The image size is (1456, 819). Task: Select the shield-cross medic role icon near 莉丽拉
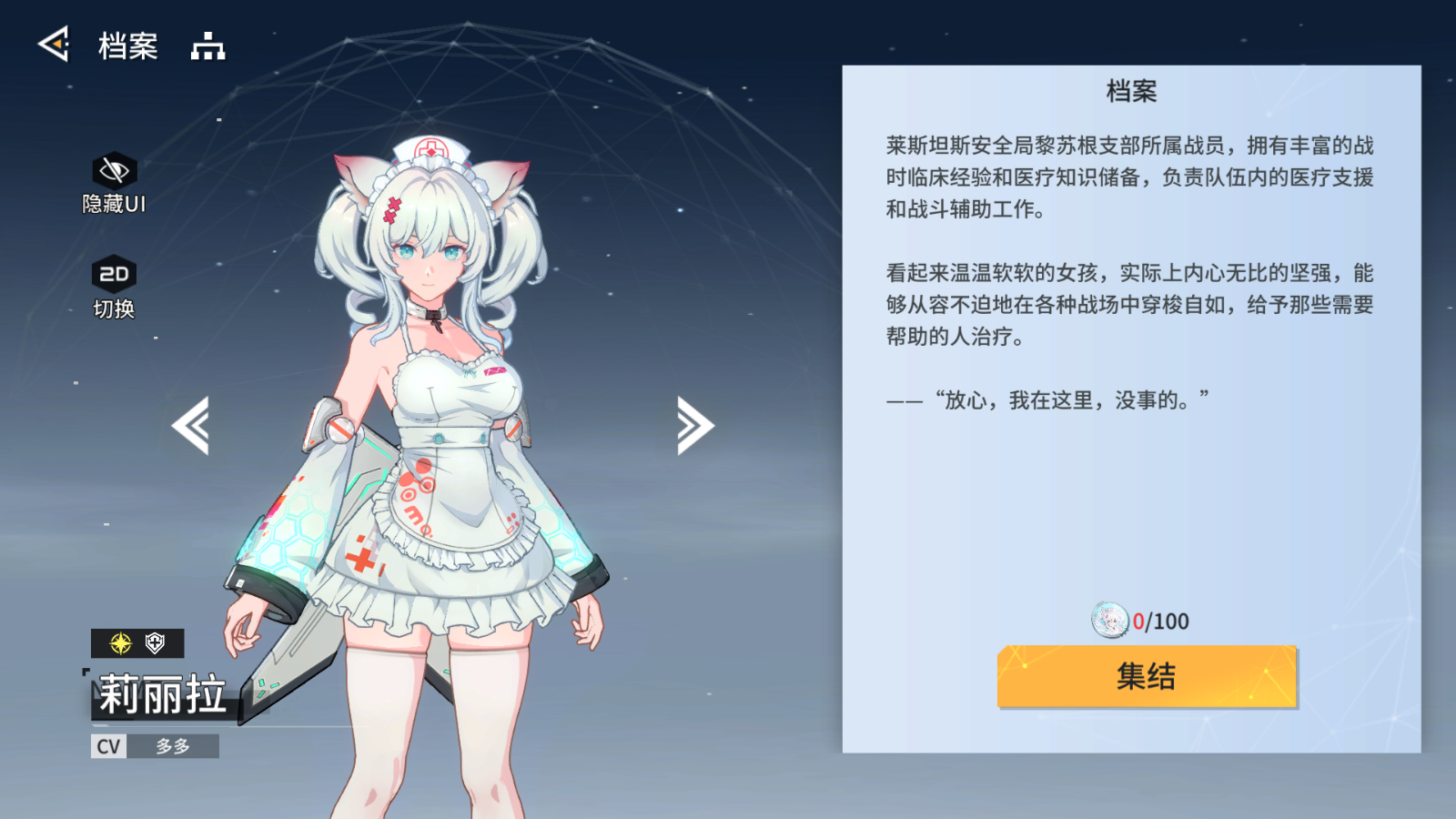155,645
